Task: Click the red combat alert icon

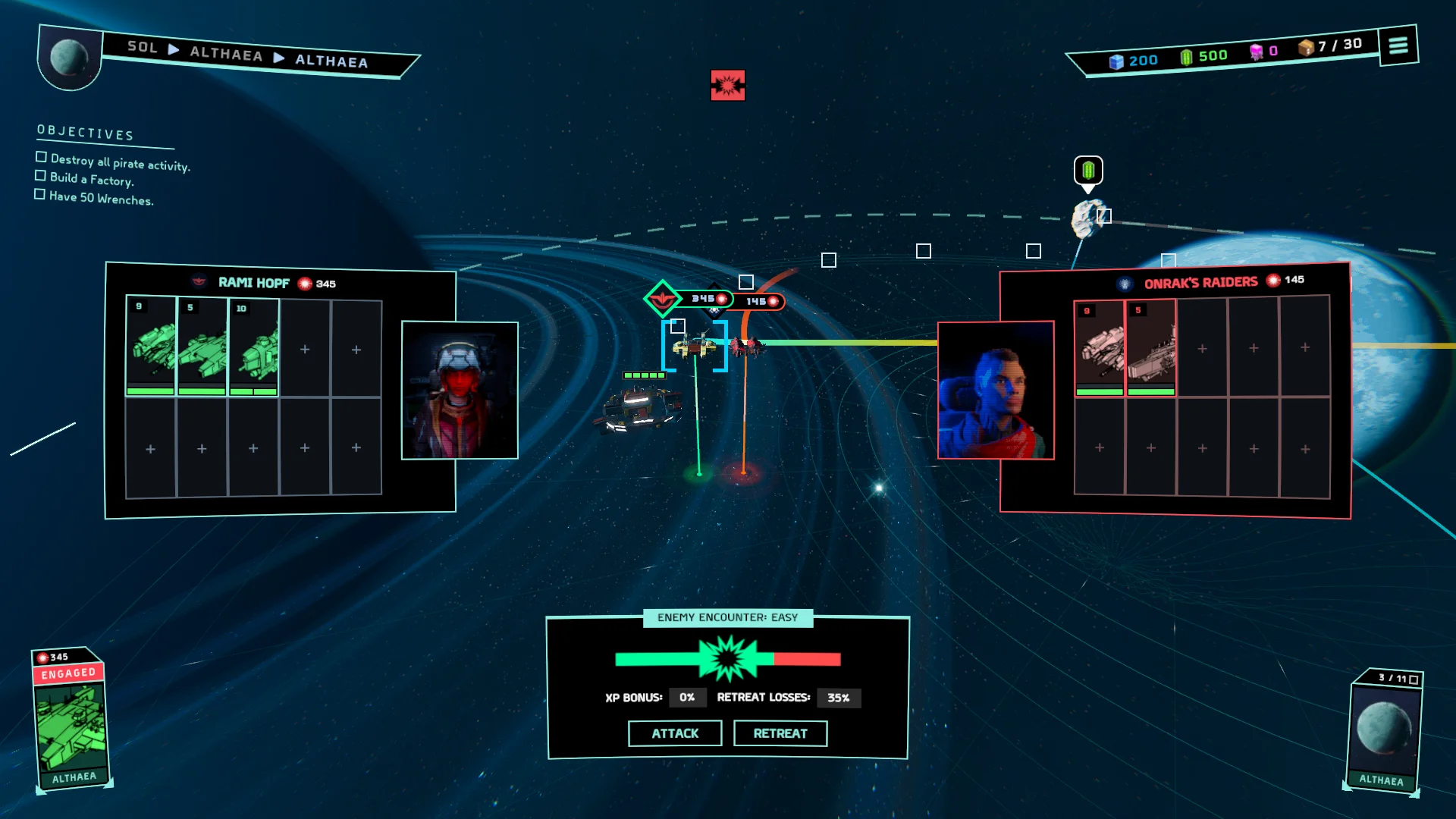Action: click(727, 85)
